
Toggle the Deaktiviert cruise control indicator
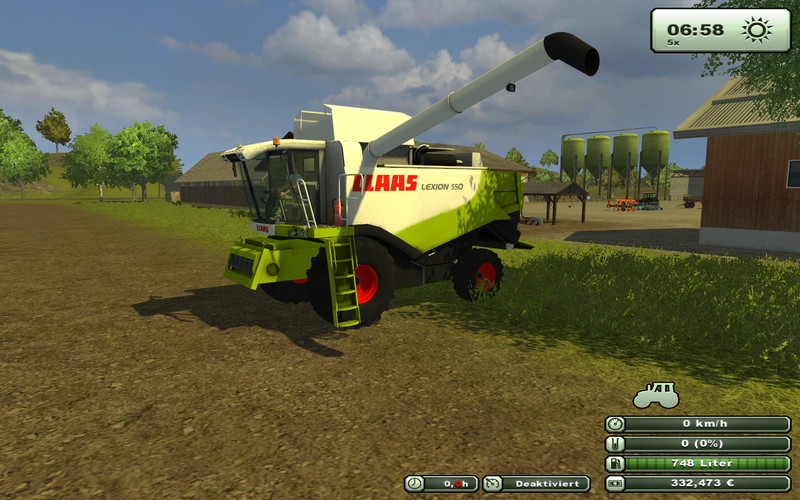point(536,484)
